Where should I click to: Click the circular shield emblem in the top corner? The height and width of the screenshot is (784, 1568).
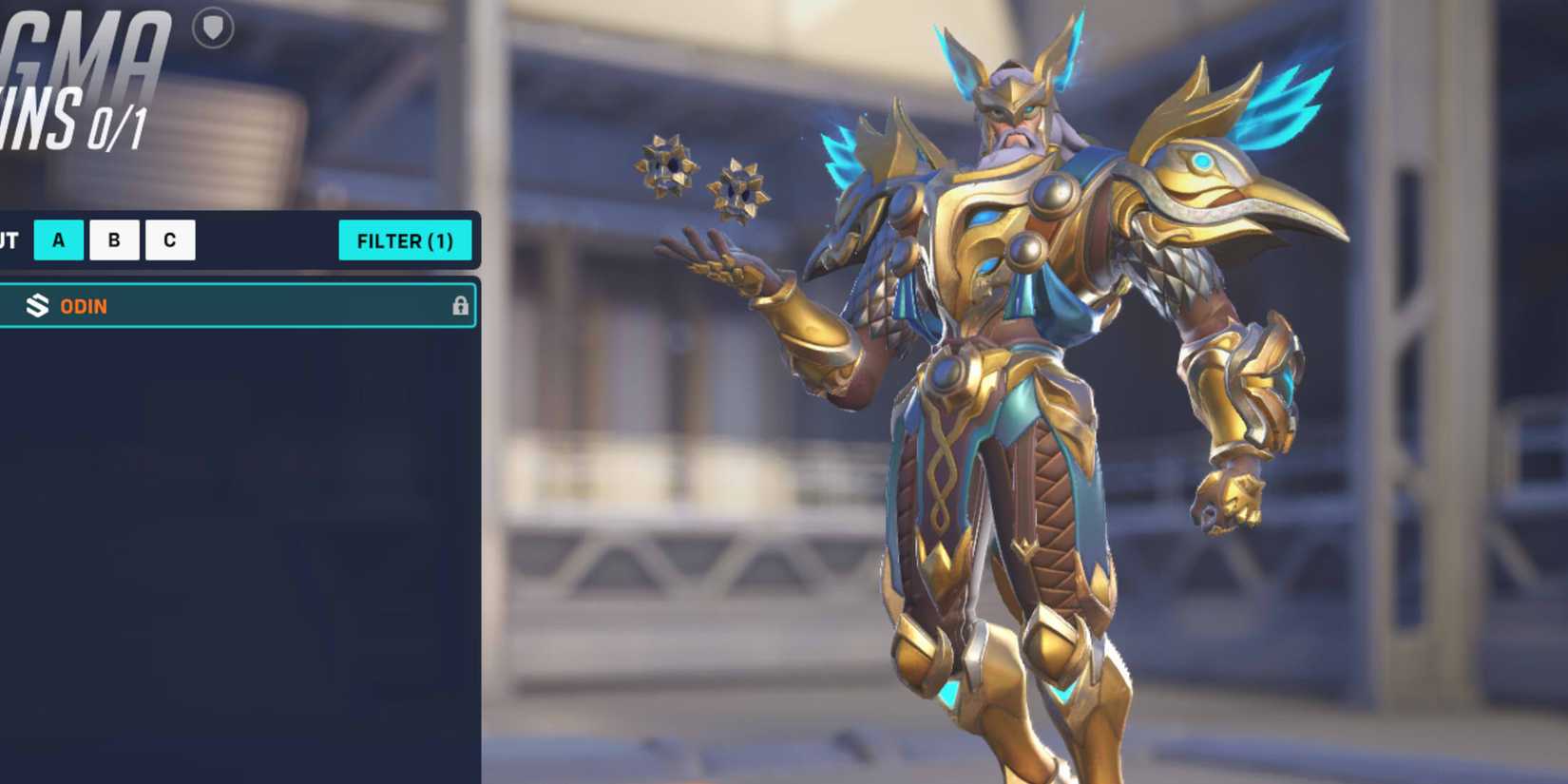[215, 28]
